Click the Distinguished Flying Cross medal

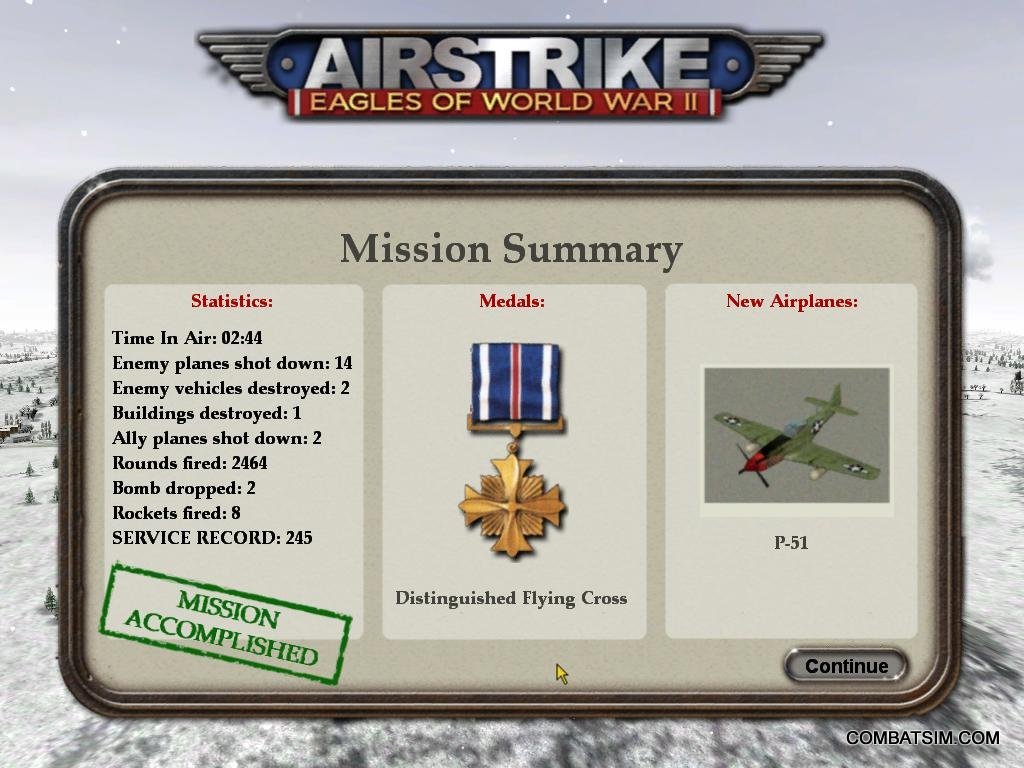pos(513,450)
